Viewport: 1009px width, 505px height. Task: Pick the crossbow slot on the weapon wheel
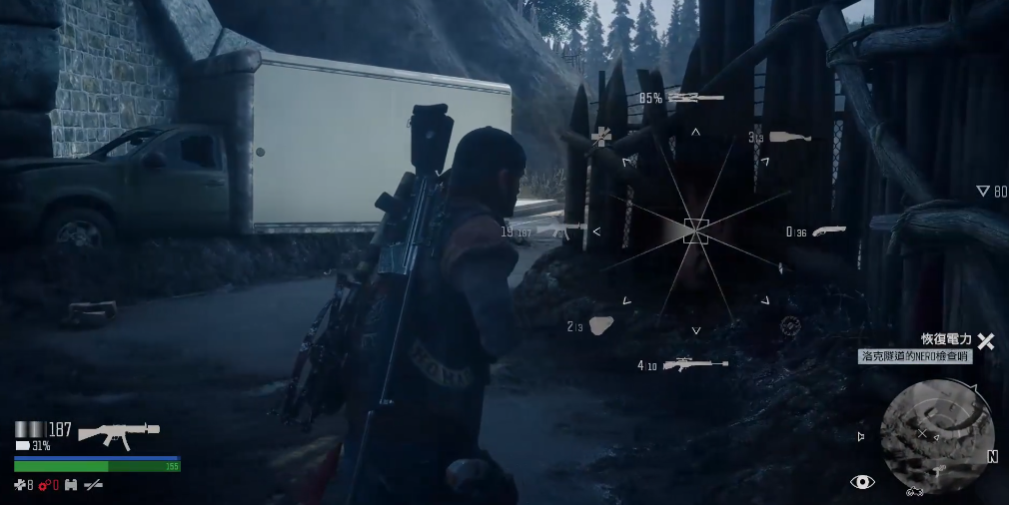694,365
